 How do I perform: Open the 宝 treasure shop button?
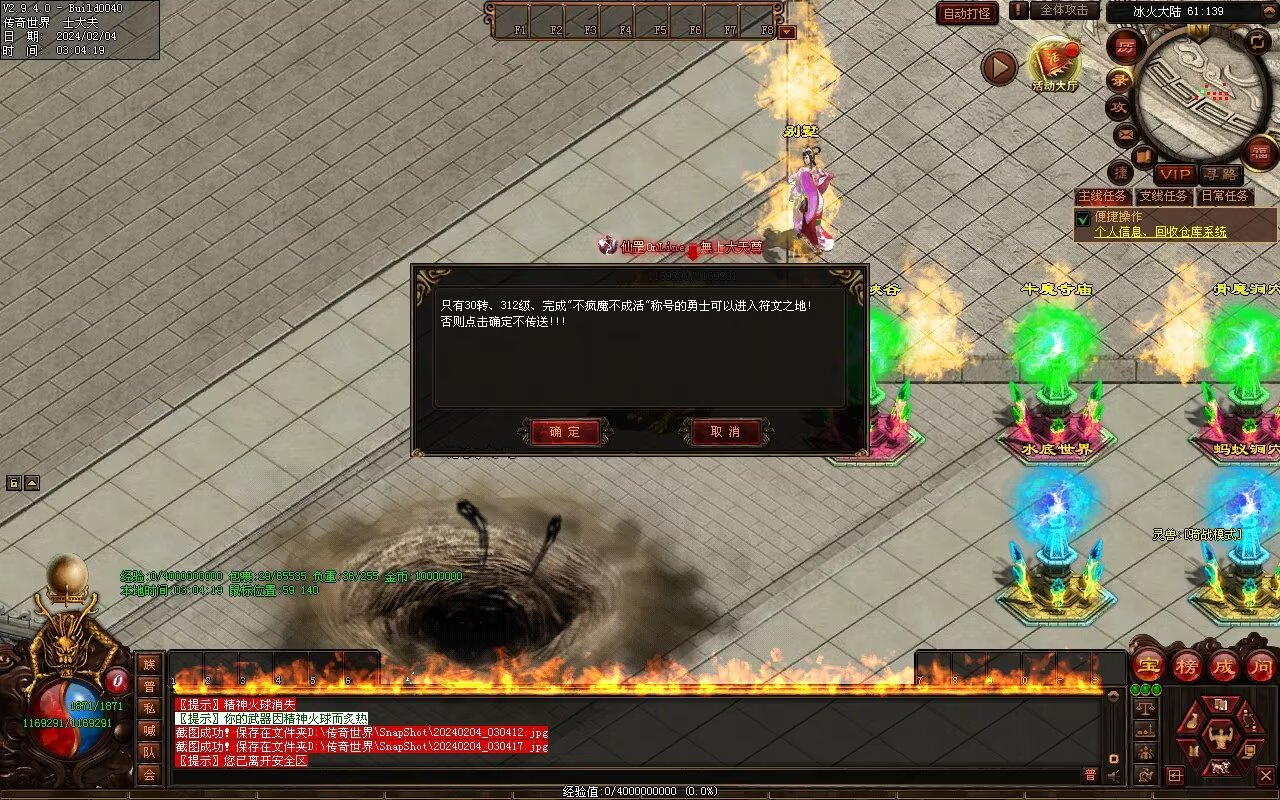click(x=1148, y=665)
